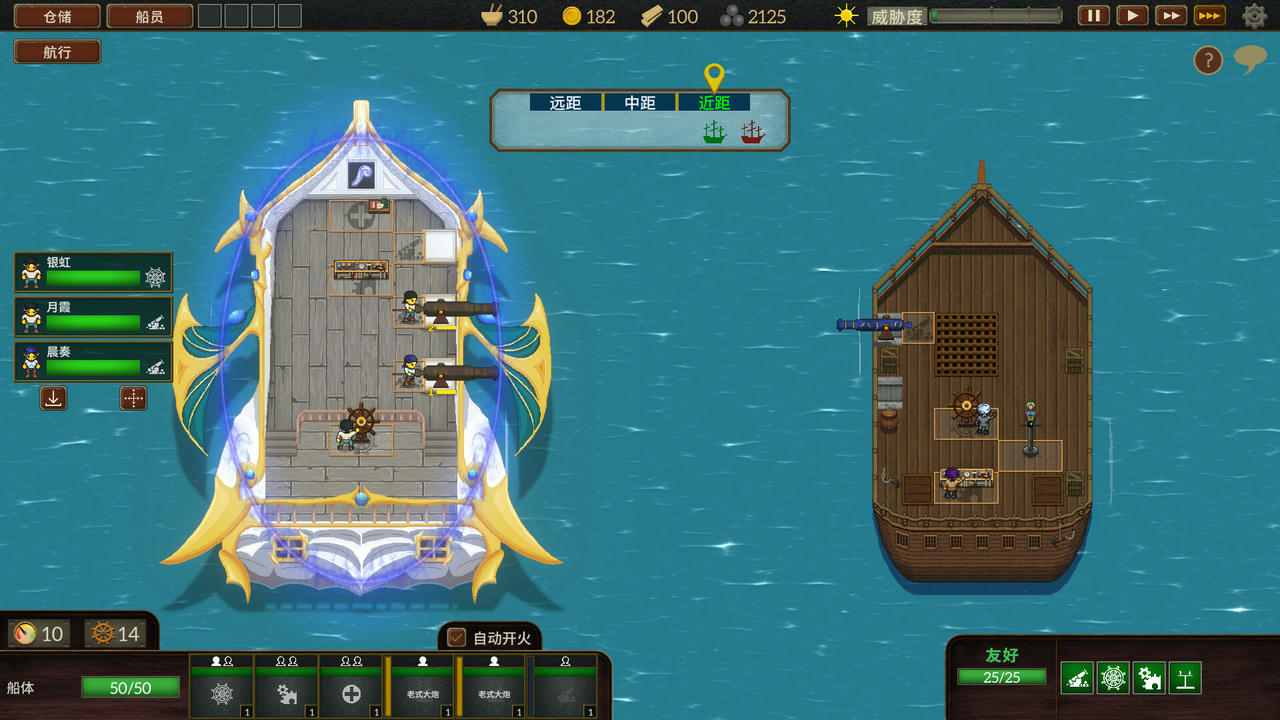Viewport: 1280px width, 720px height.
Task: Pause the game with the pause control
Action: pos(1092,16)
